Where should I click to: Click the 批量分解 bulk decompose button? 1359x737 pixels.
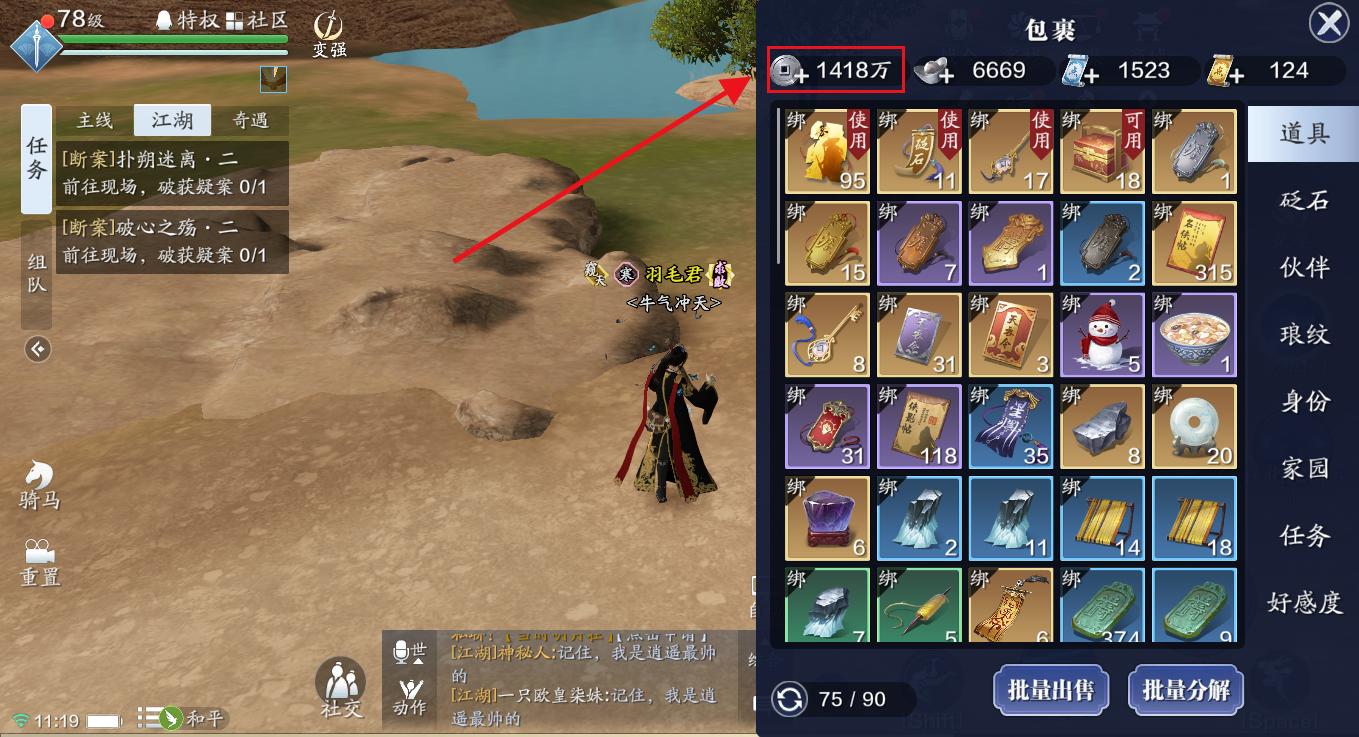1186,690
